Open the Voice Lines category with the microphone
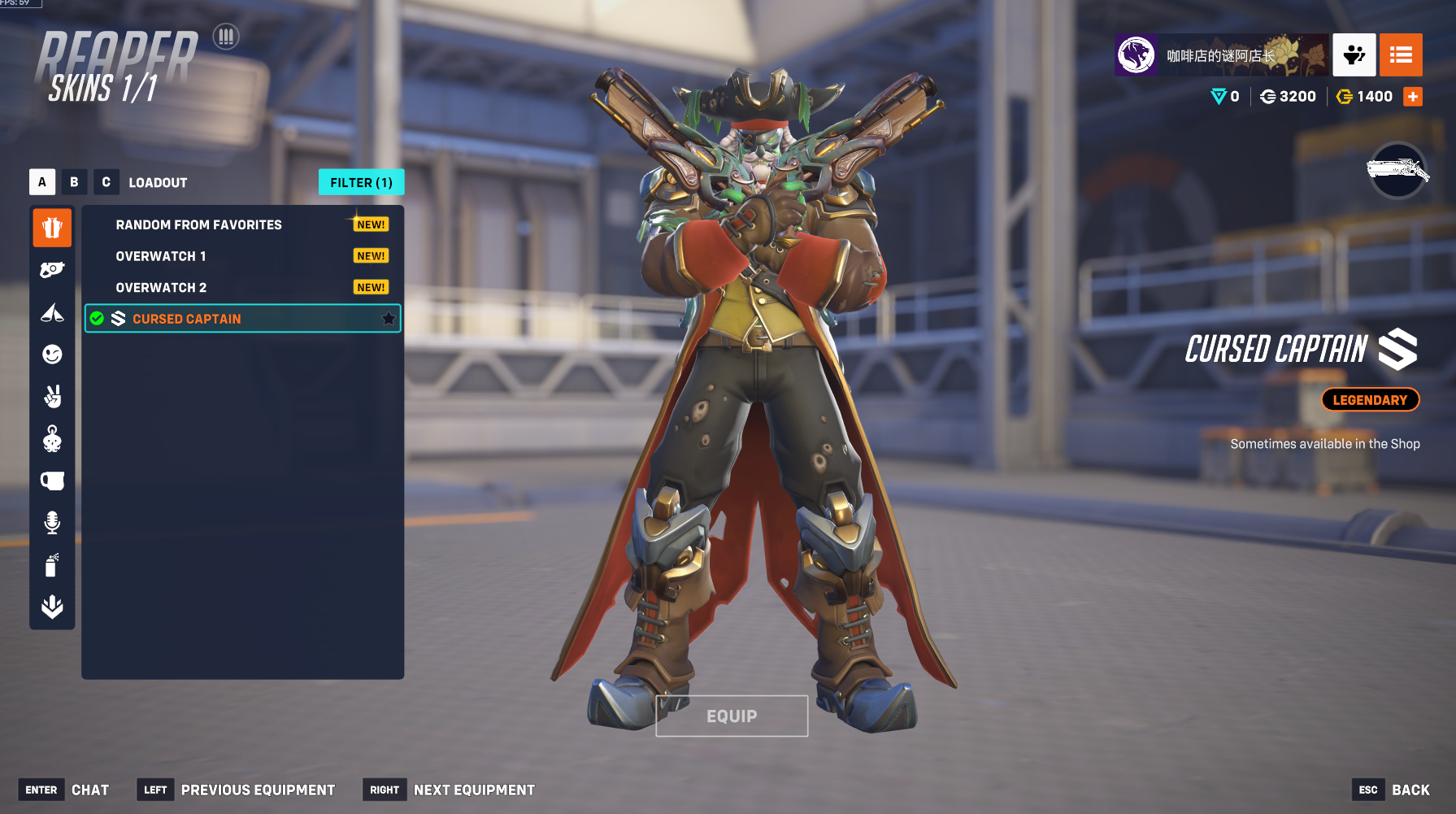Screen dimensions: 1456x814 (x=52, y=522)
